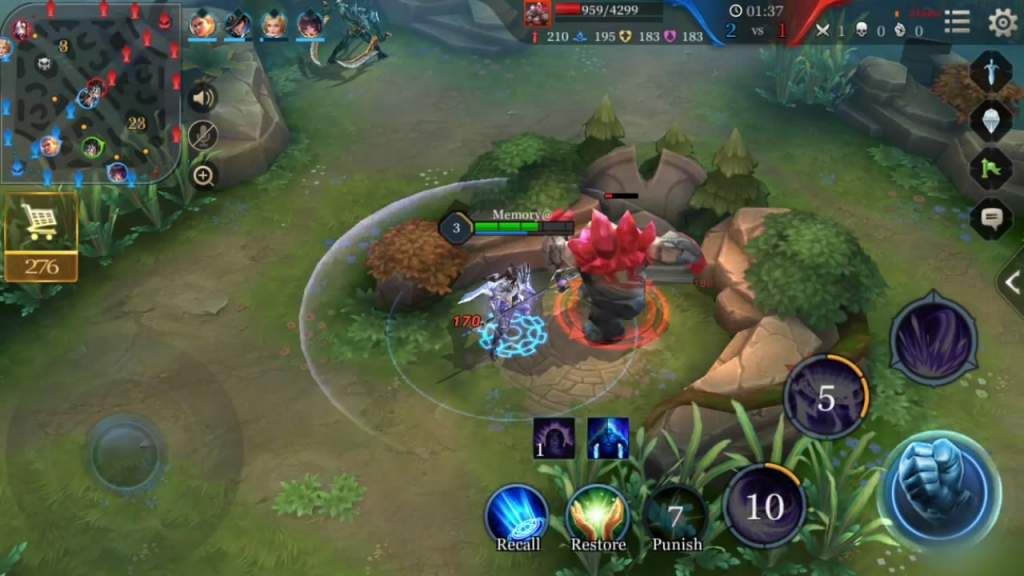Toggle the muted microphone button
The width and height of the screenshot is (1024, 576).
click(203, 136)
